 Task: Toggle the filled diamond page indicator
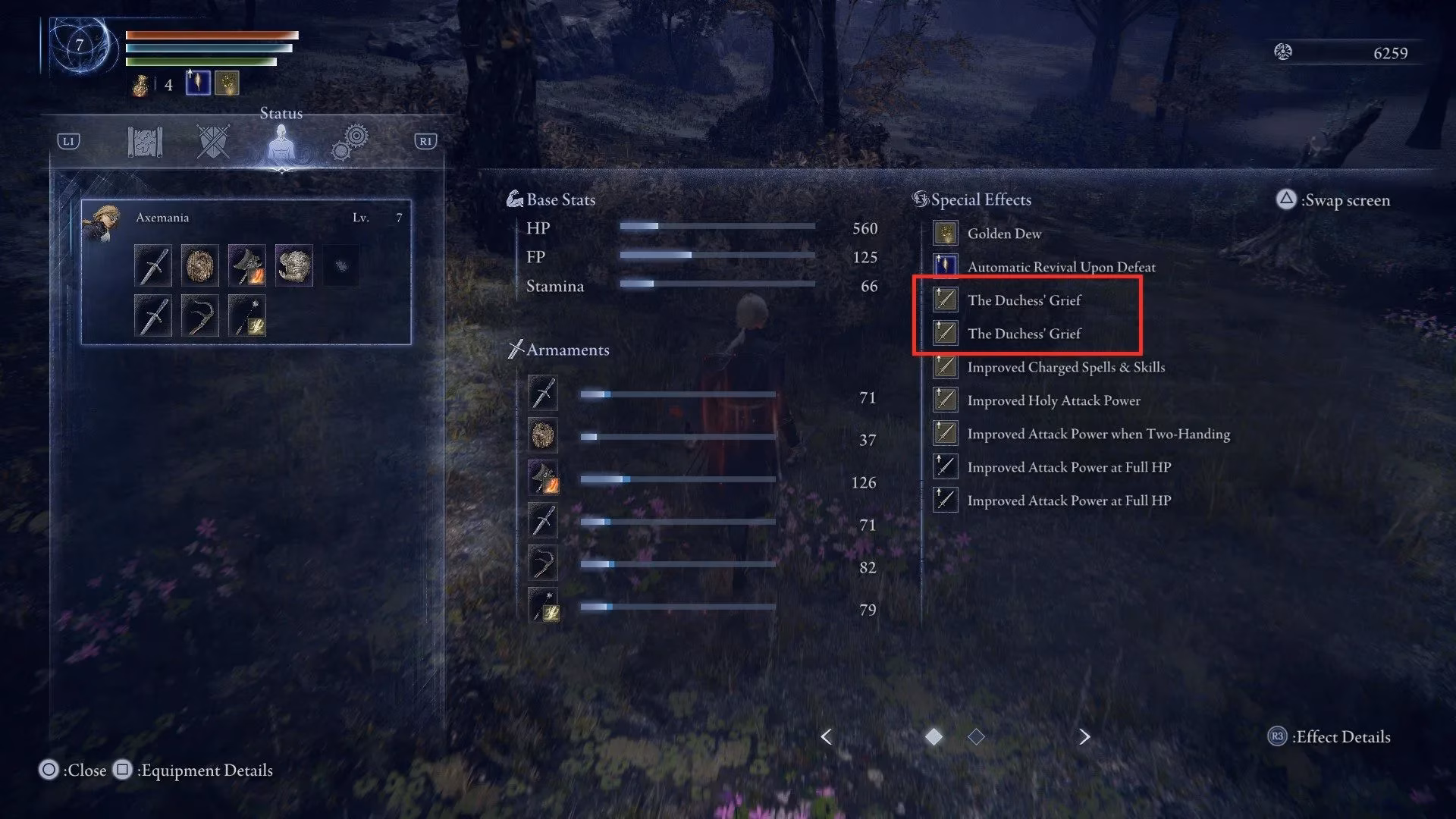934,736
